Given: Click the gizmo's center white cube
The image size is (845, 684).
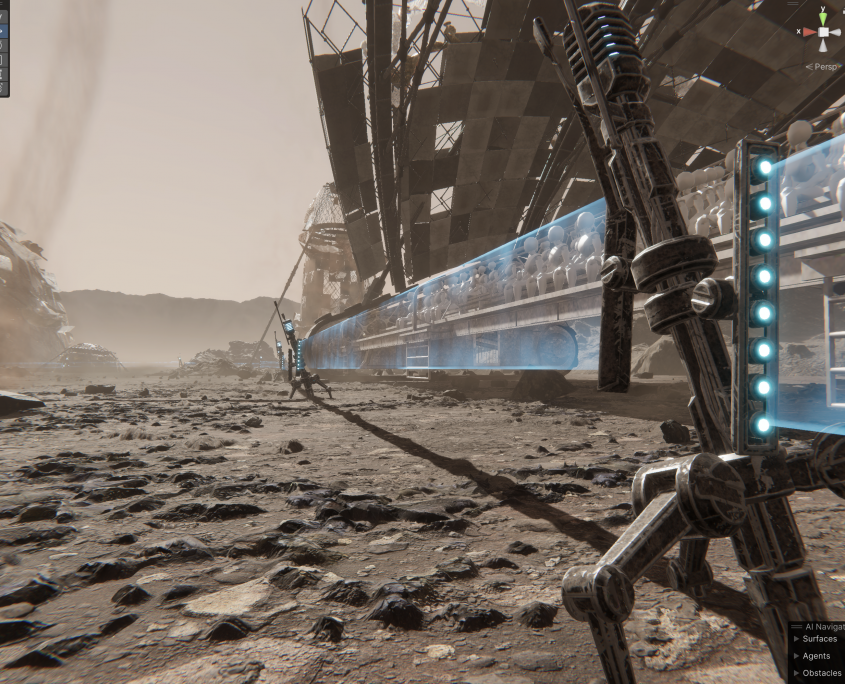Looking at the screenshot, I should pyautogui.click(x=823, y=32).
